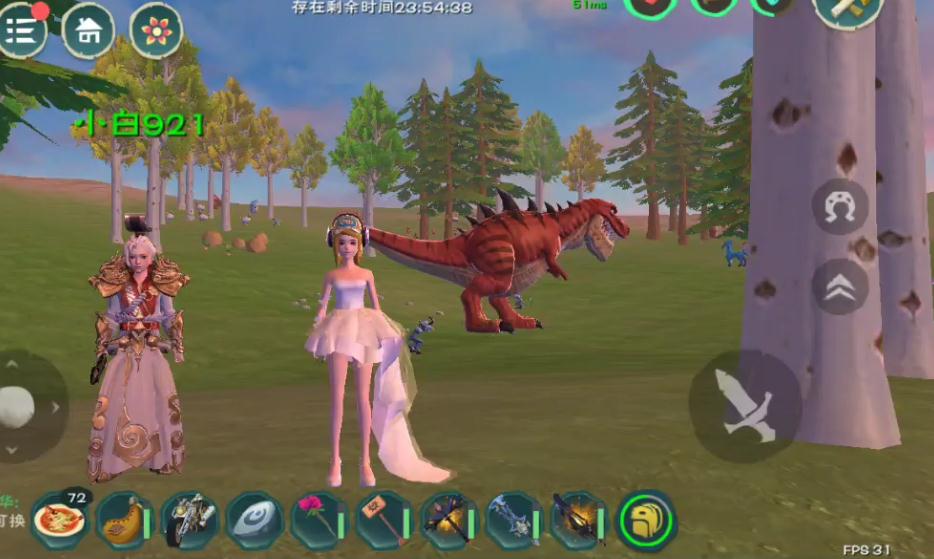Select the banana item slot
Image resolution: width=934 pixels, height=559 pixels.
click(125, 521)
